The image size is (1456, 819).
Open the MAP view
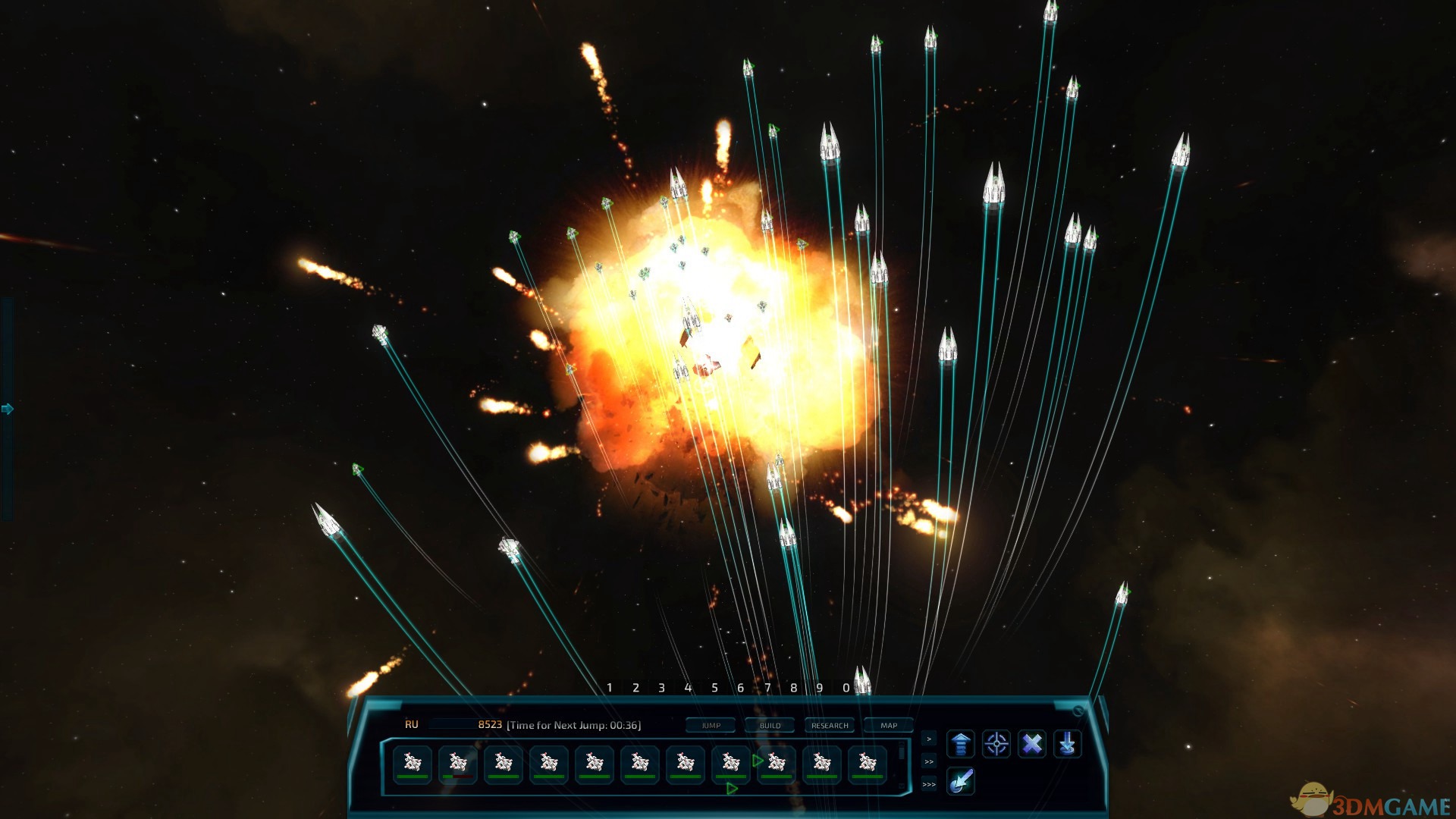coord(890,726)
